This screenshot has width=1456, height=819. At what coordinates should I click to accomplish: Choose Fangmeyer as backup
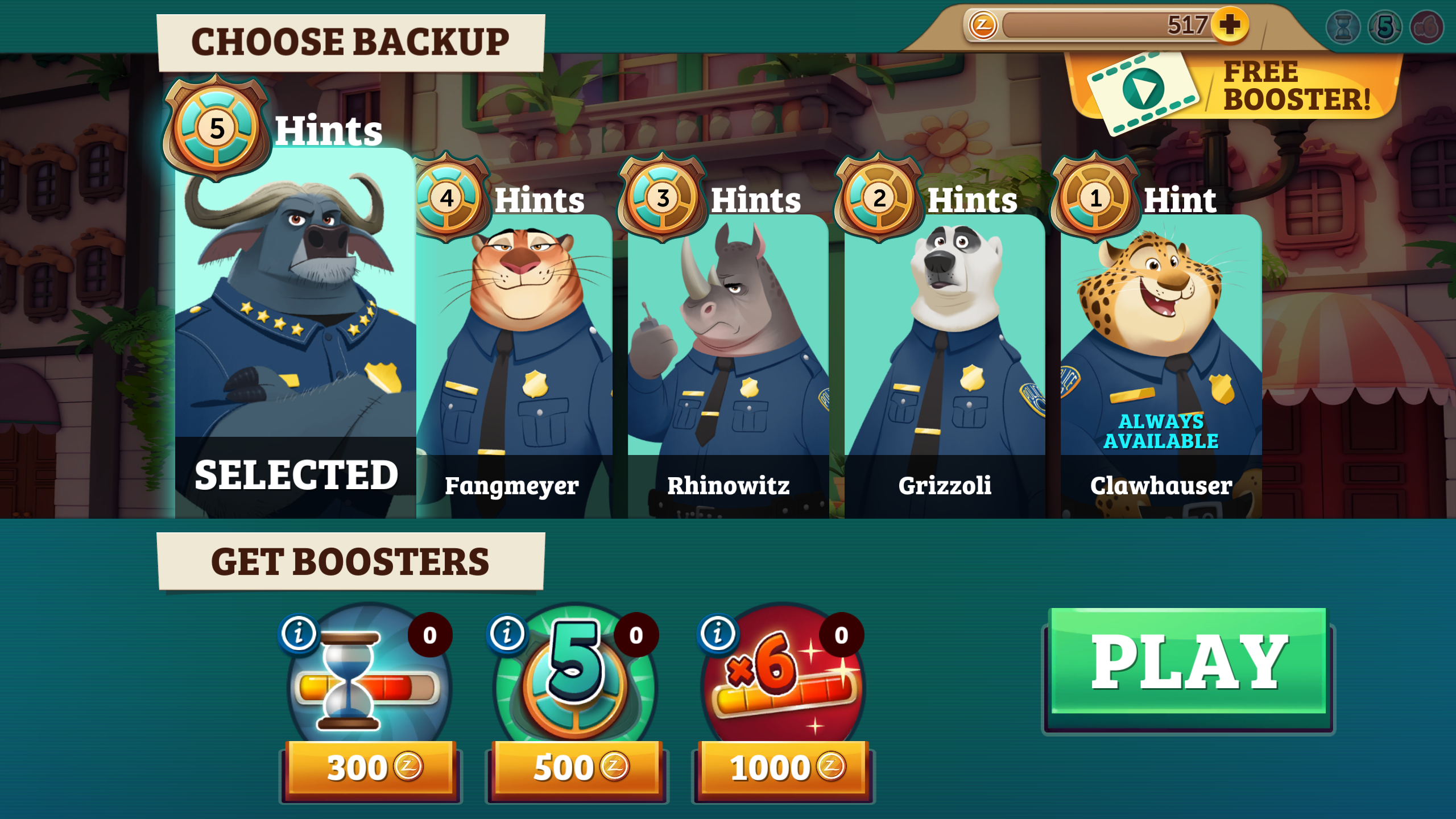(514, 364)
